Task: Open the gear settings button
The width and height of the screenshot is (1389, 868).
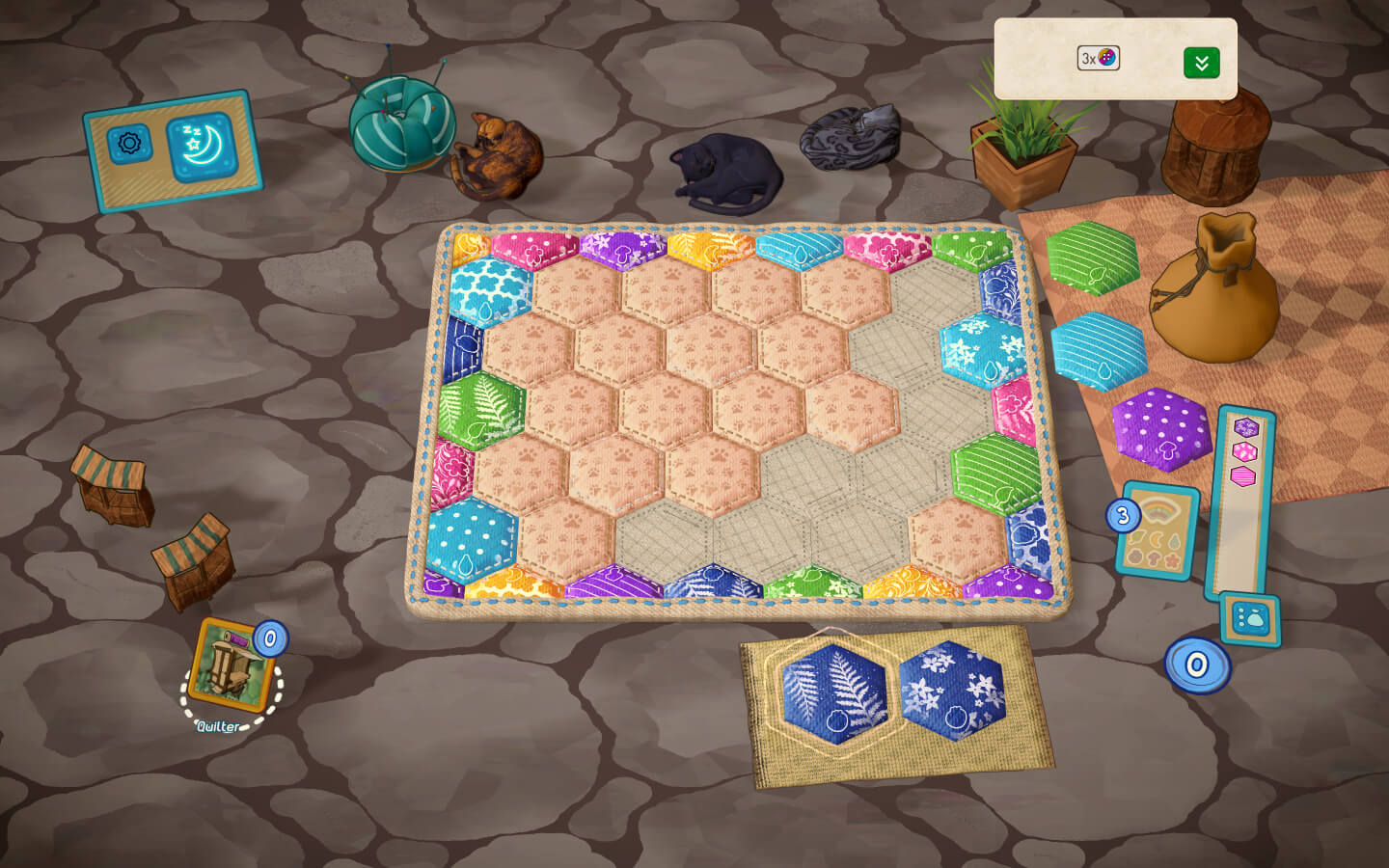Action: point(128,145)
